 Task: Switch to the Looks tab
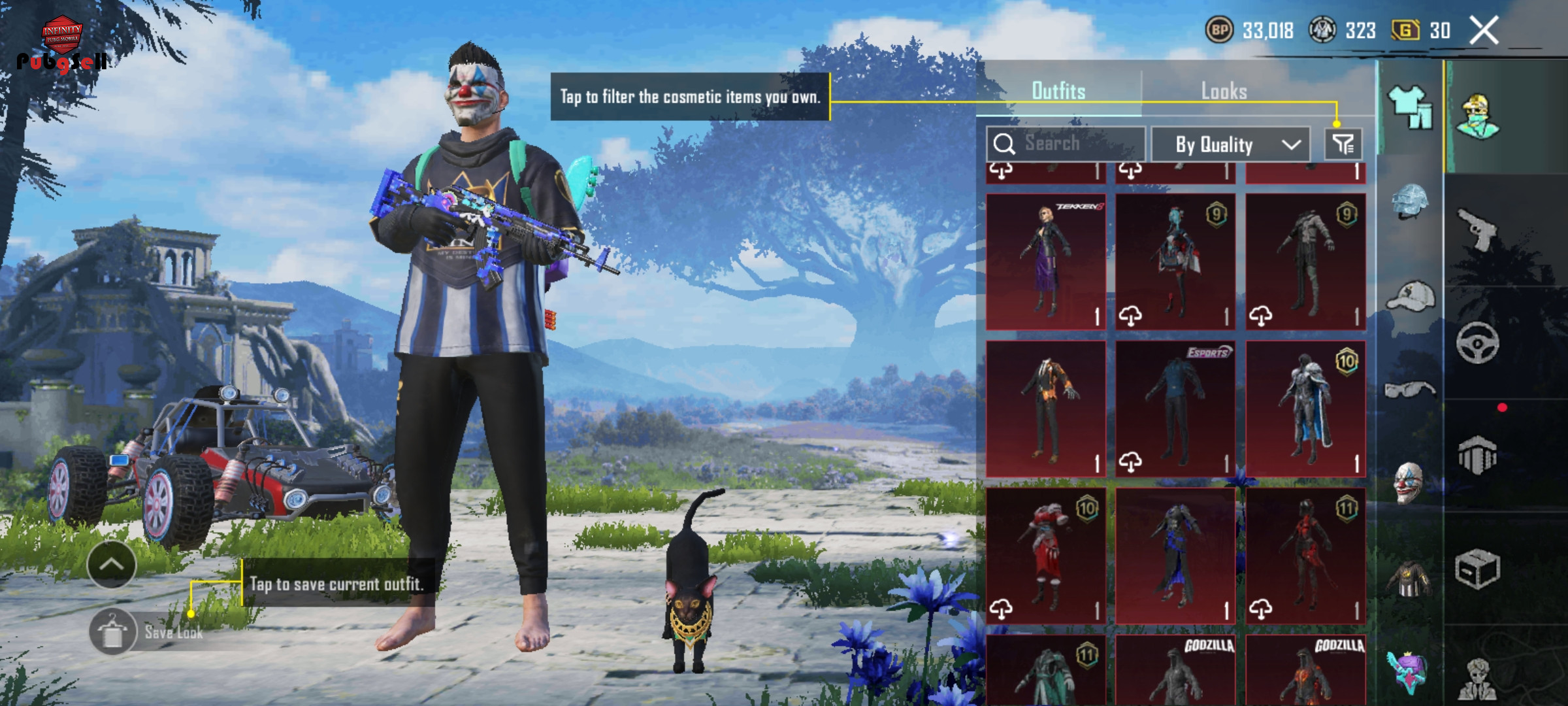click(1224, 91)
